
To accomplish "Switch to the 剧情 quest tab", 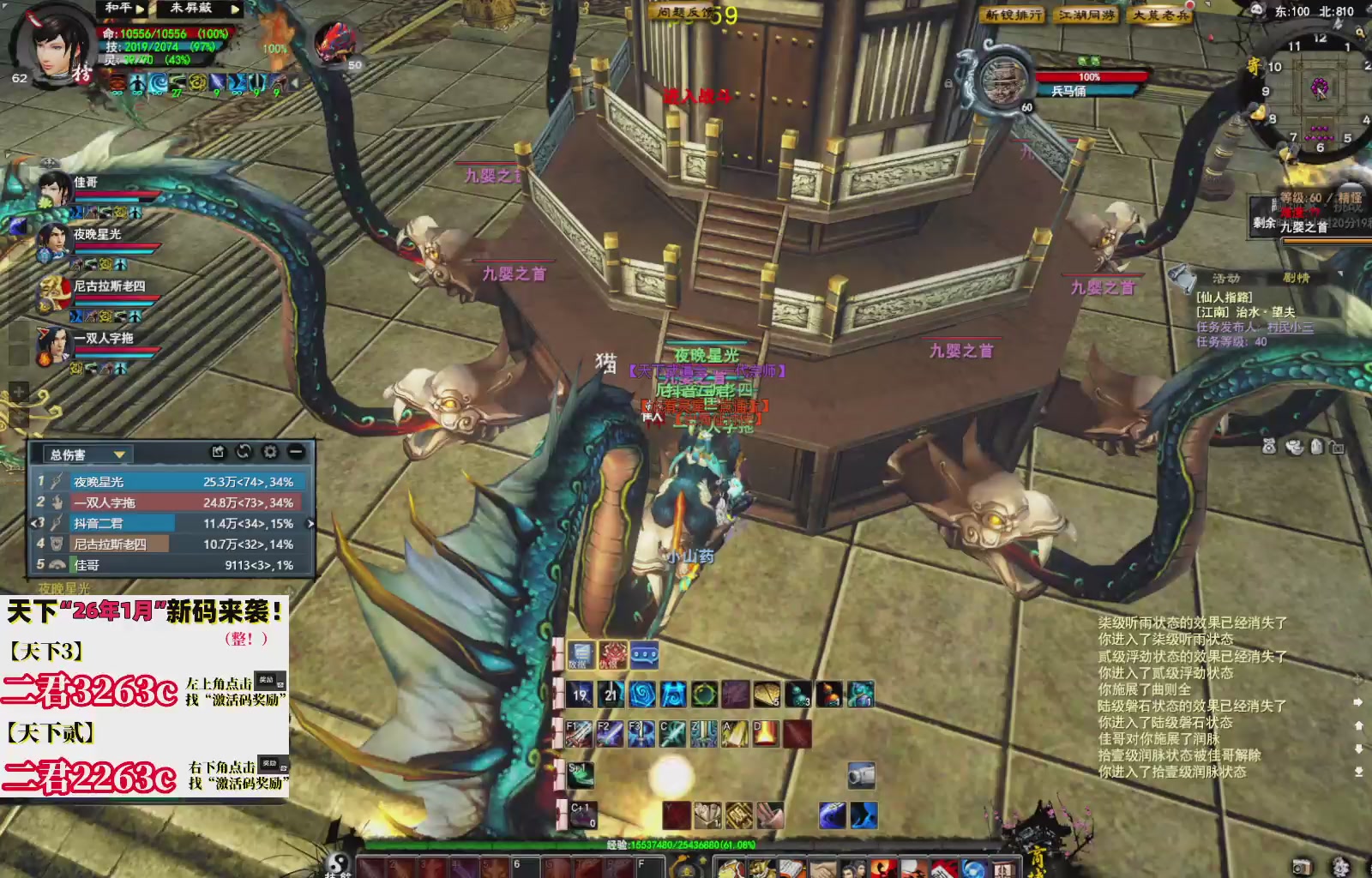I will pos(1296,279).
